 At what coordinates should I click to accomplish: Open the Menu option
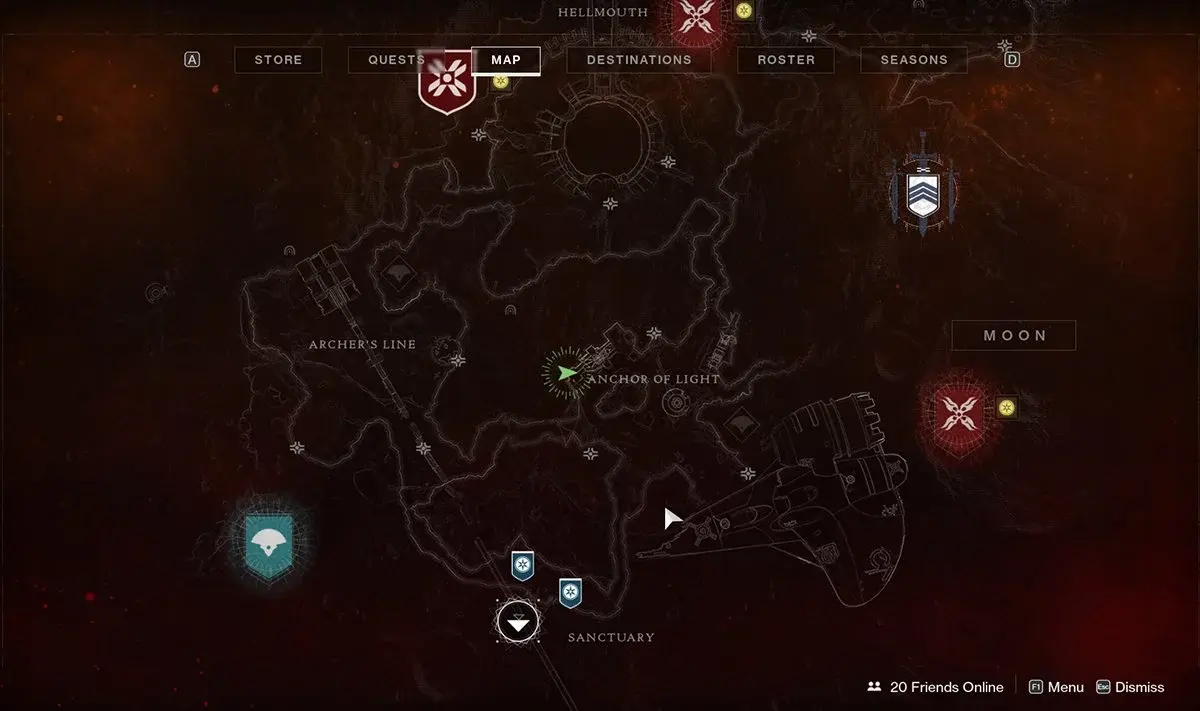pos(1056,687)
